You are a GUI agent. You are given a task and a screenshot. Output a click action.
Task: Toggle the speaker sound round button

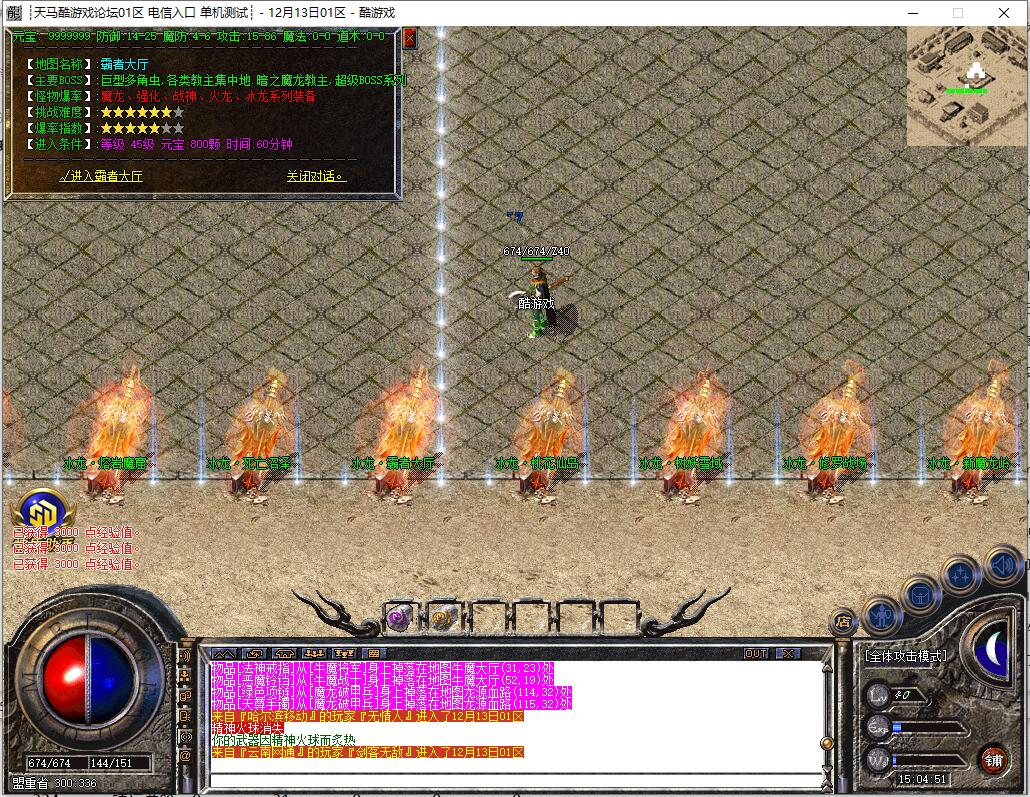pyautogui.click(x=1002, y=566)
